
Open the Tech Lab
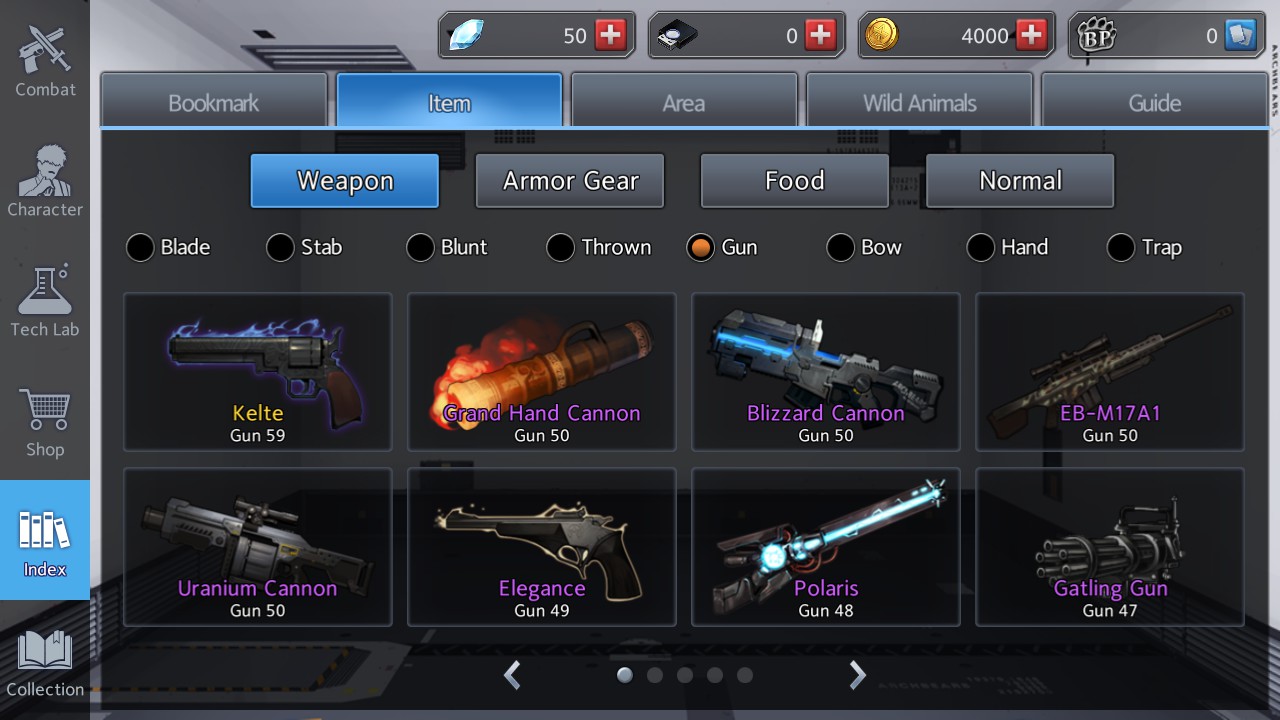(x=44, y=295)
